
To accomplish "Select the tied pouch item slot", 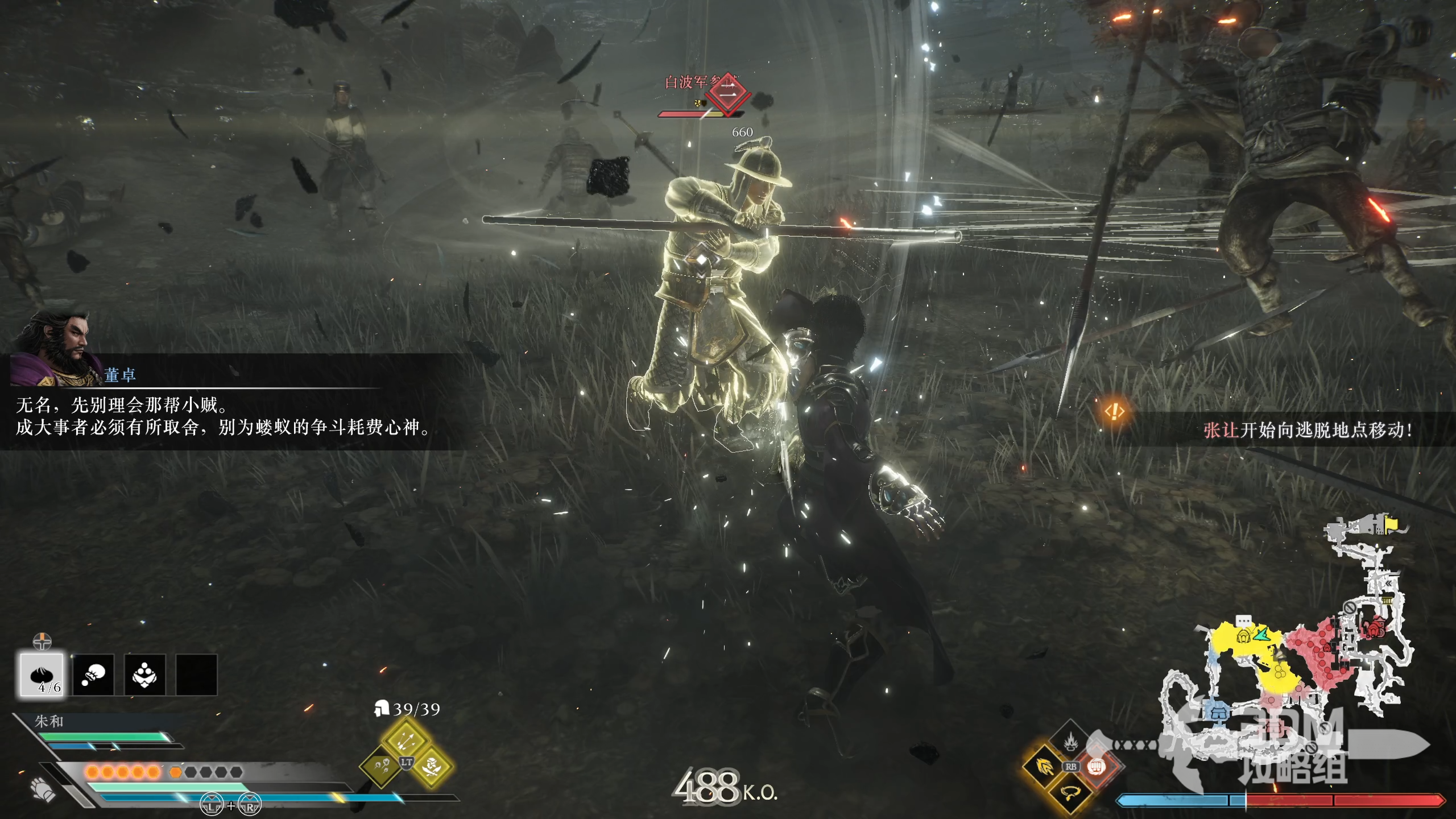I will click(x=93, y=675).
